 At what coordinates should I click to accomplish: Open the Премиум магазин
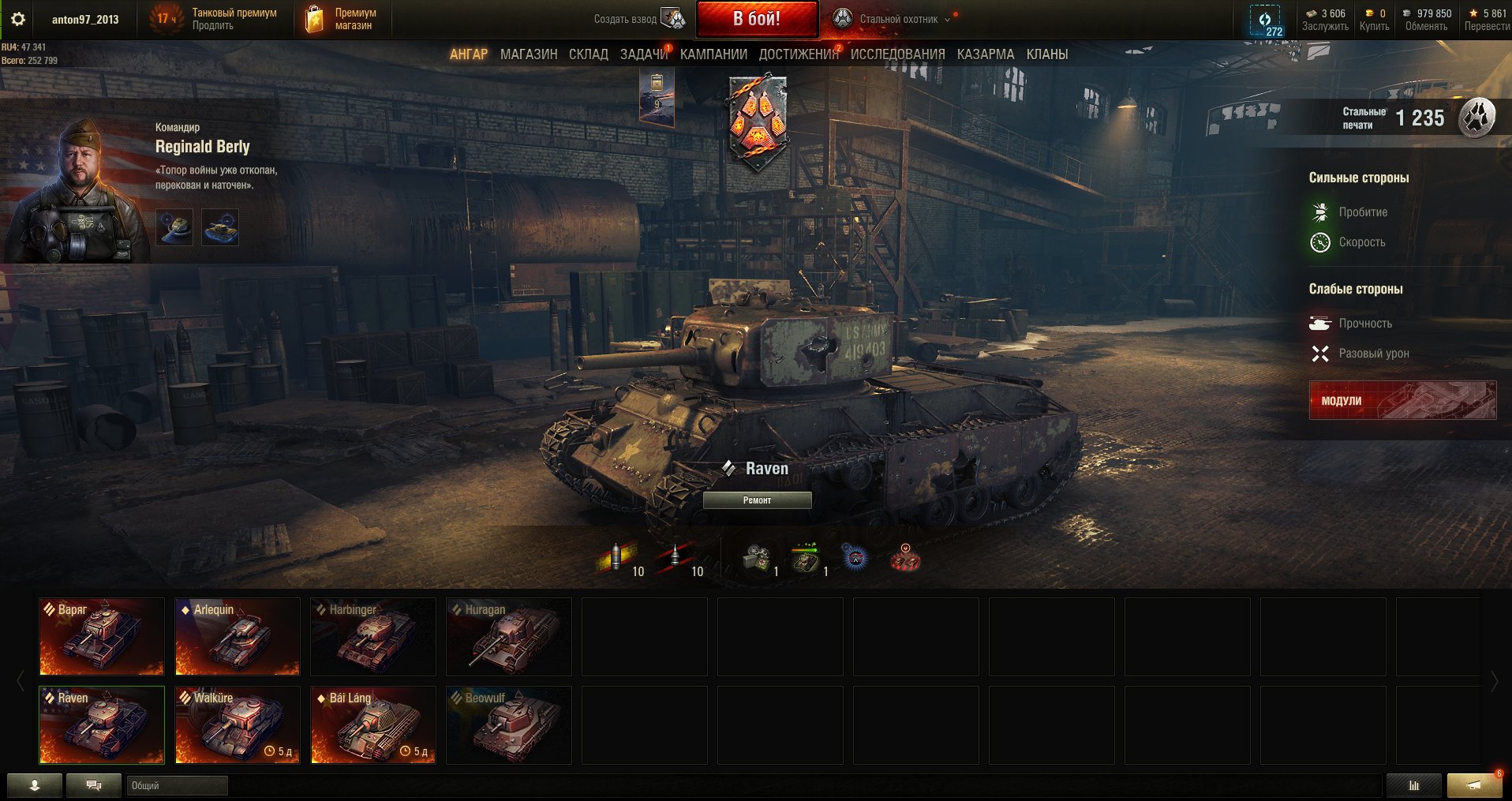(343, 19)
